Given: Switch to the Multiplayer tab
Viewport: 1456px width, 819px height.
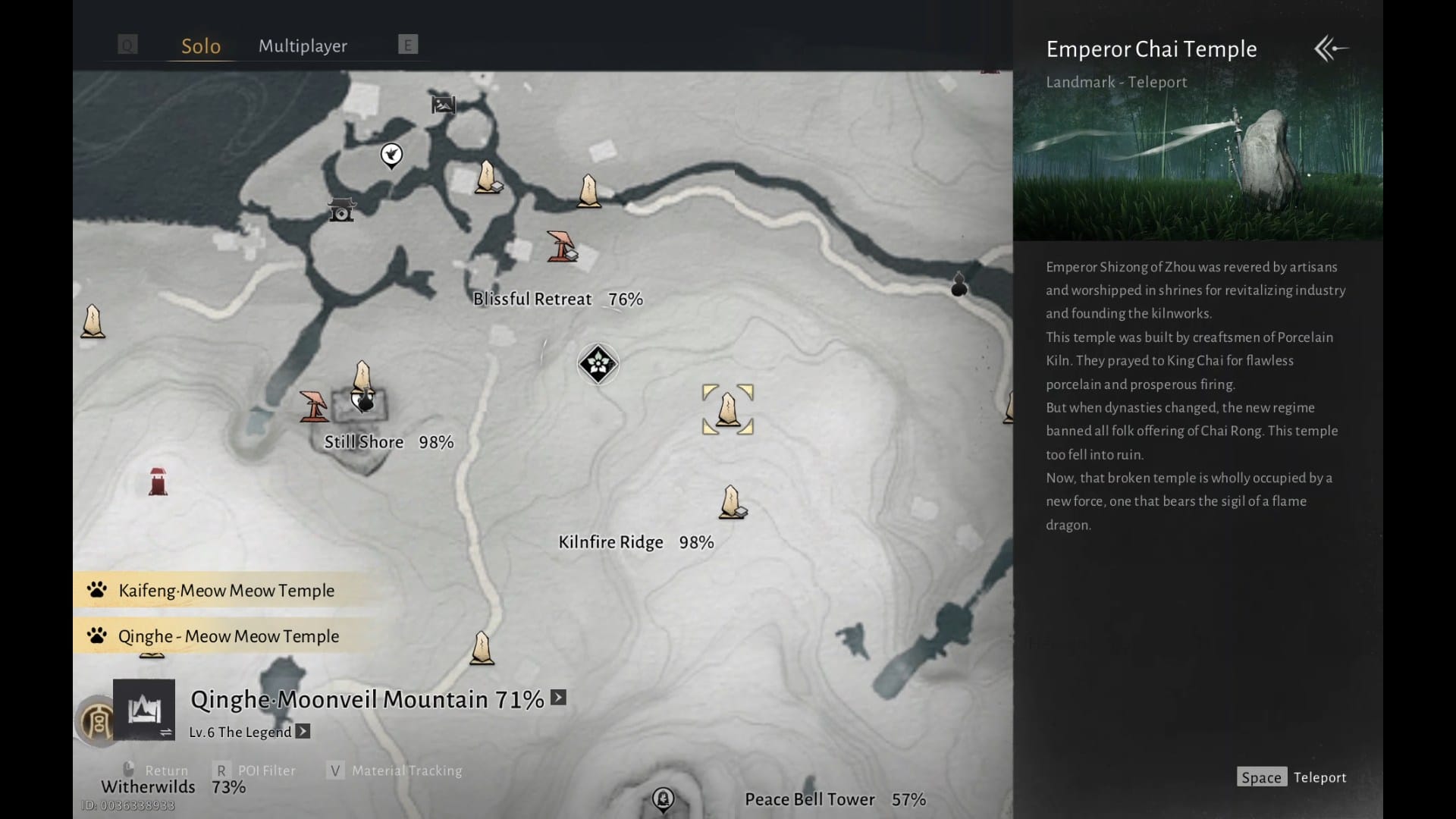Looking at the screenshot, I should click(x=303, y=46).
